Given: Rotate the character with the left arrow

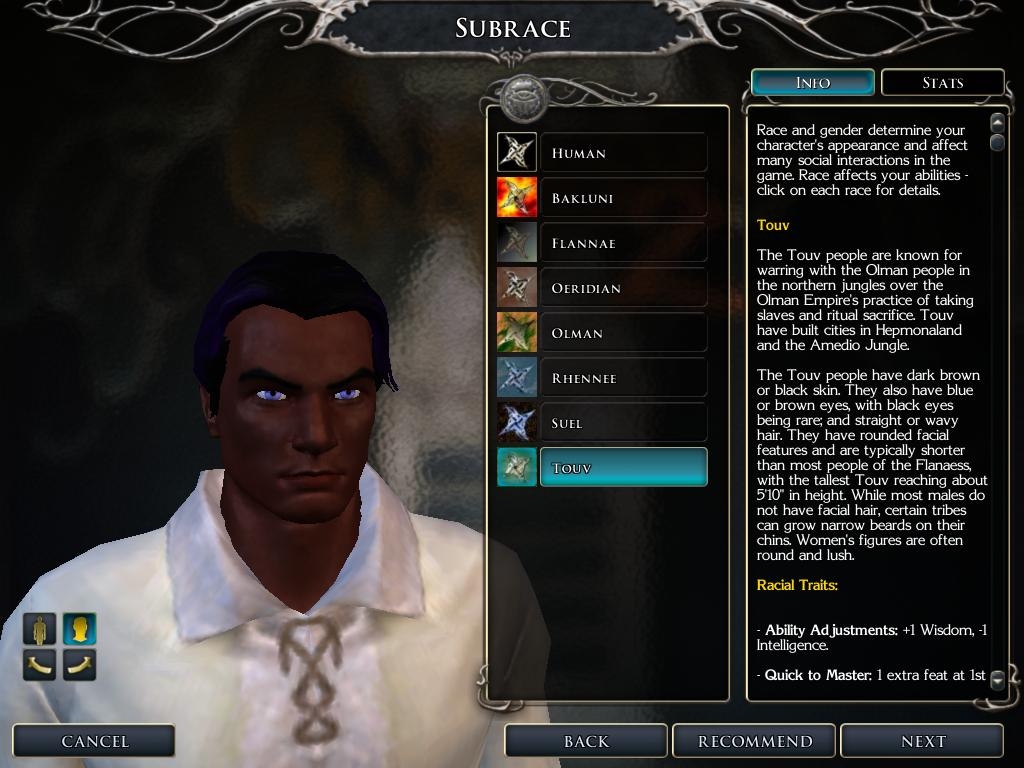Looking at the screenshot, I should tap(40, 664).
